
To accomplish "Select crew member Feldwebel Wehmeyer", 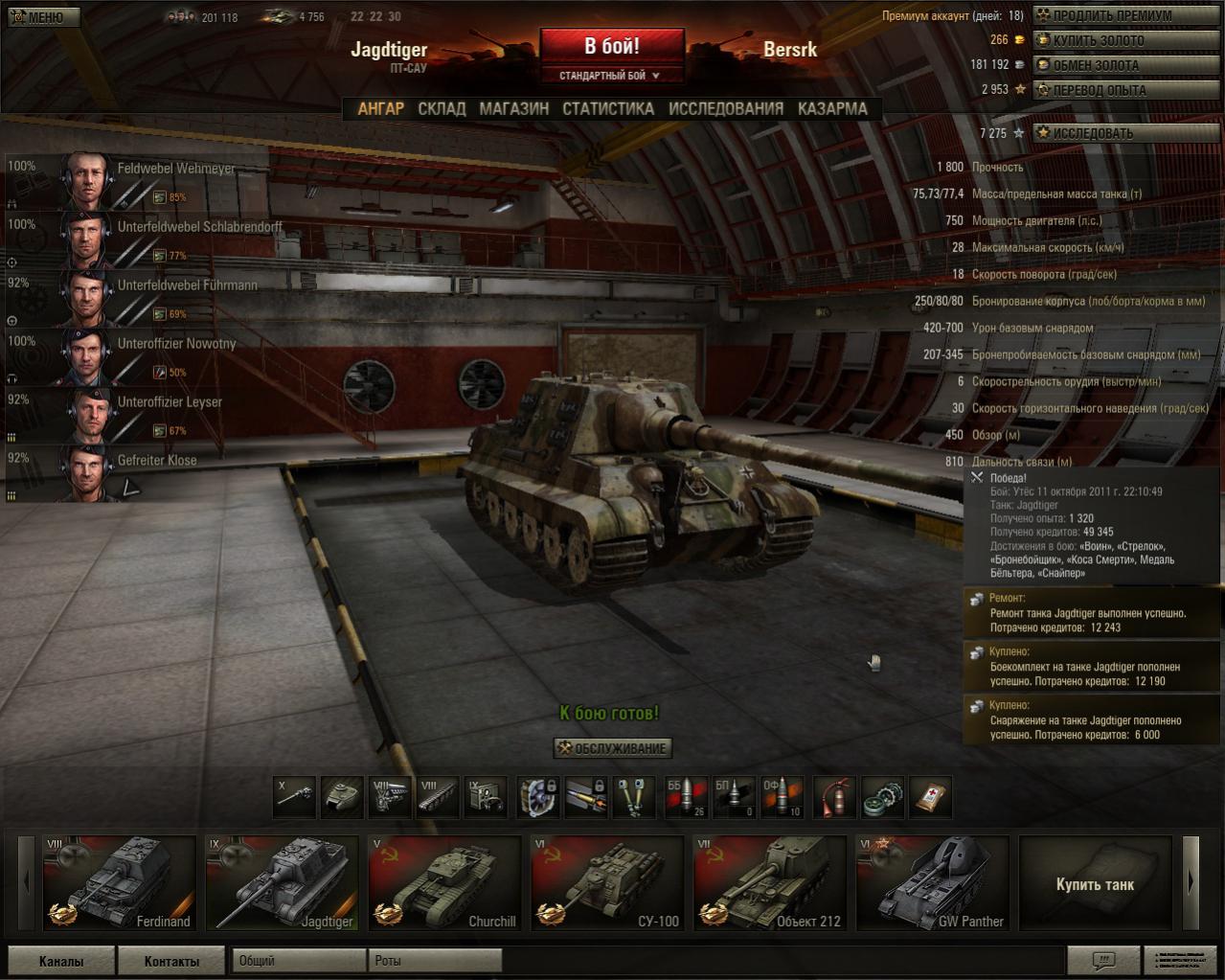I will 144,180.
